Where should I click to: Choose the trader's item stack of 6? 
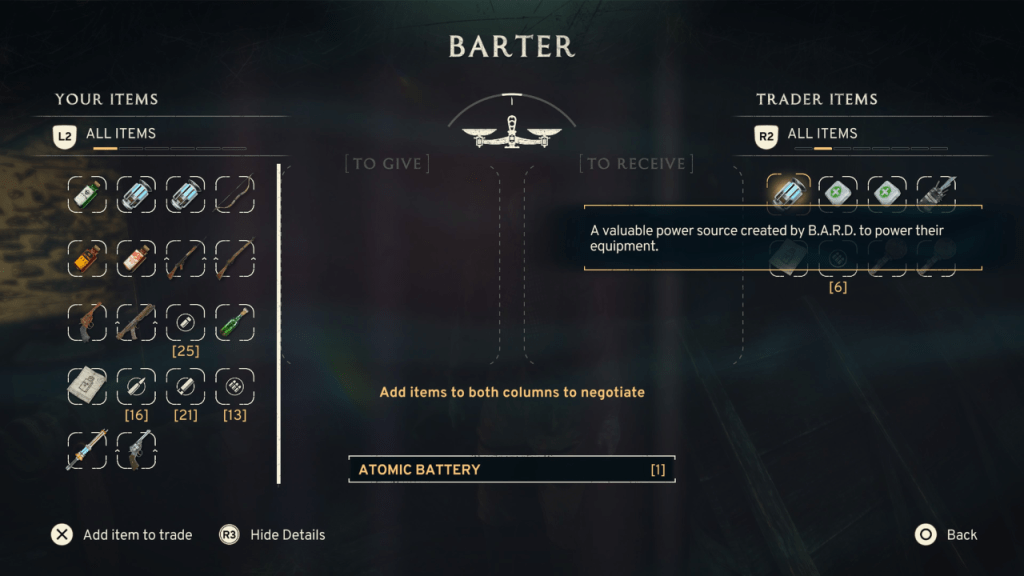838,259
